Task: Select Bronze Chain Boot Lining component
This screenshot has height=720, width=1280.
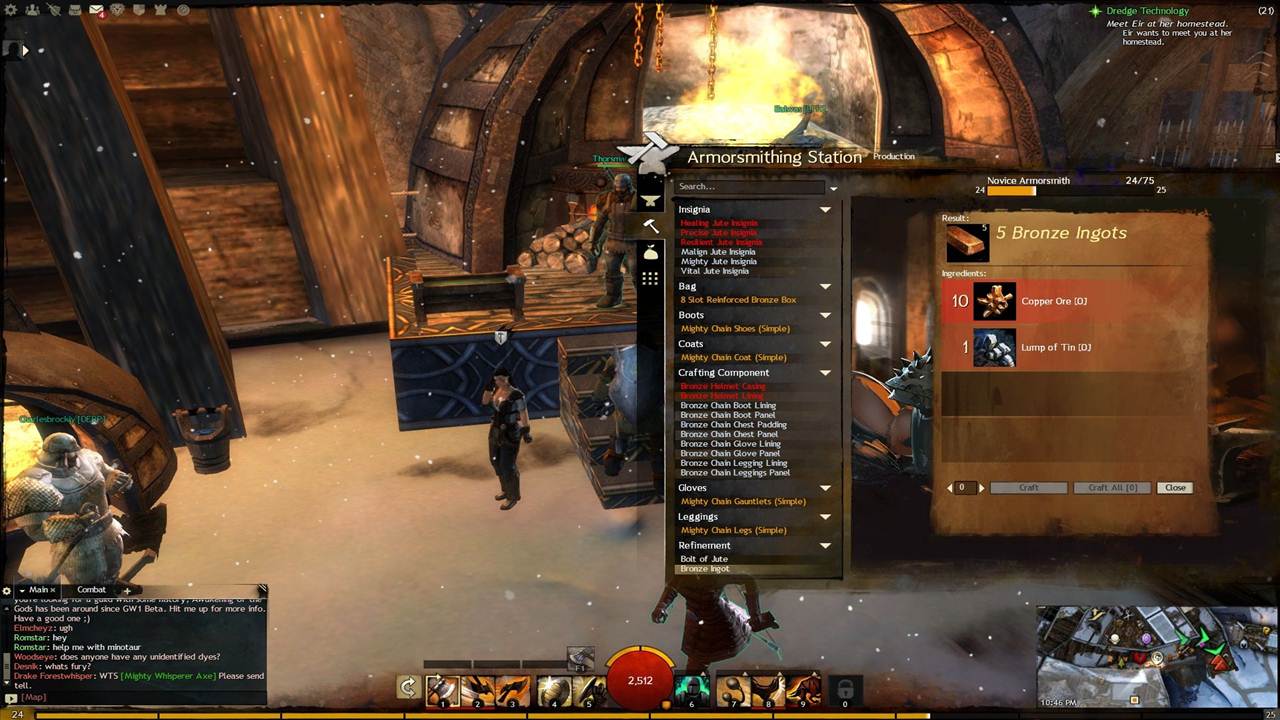Action: coord(728,406)
